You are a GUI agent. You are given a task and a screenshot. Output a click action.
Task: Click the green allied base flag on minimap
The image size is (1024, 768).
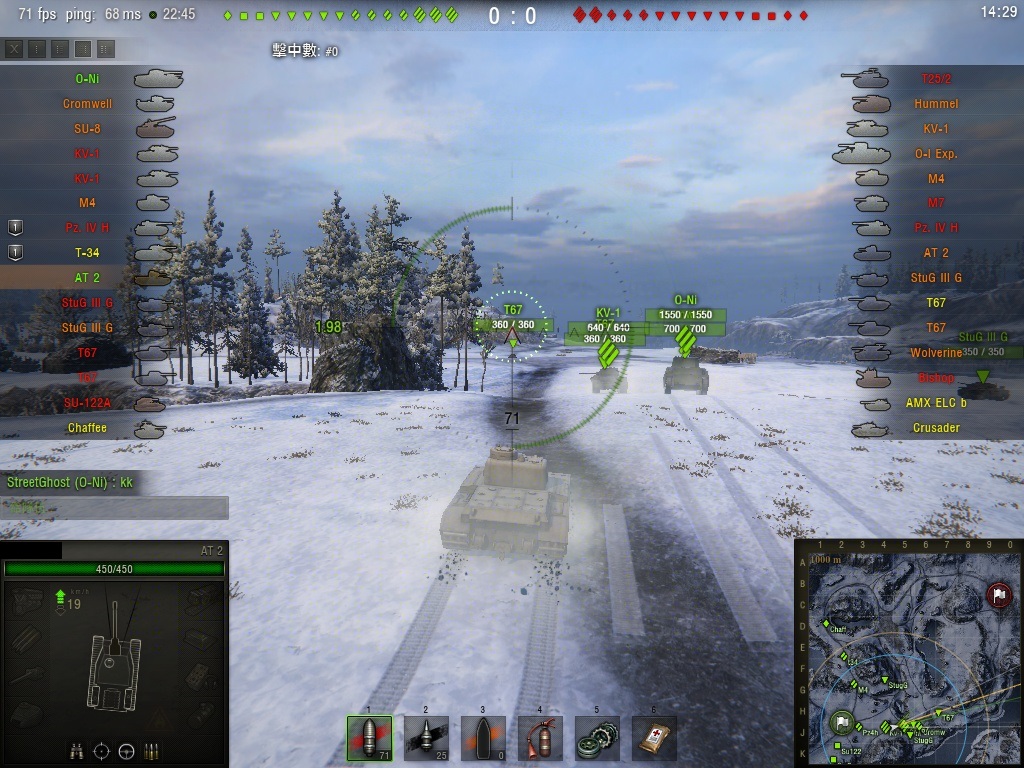point(842,723)
